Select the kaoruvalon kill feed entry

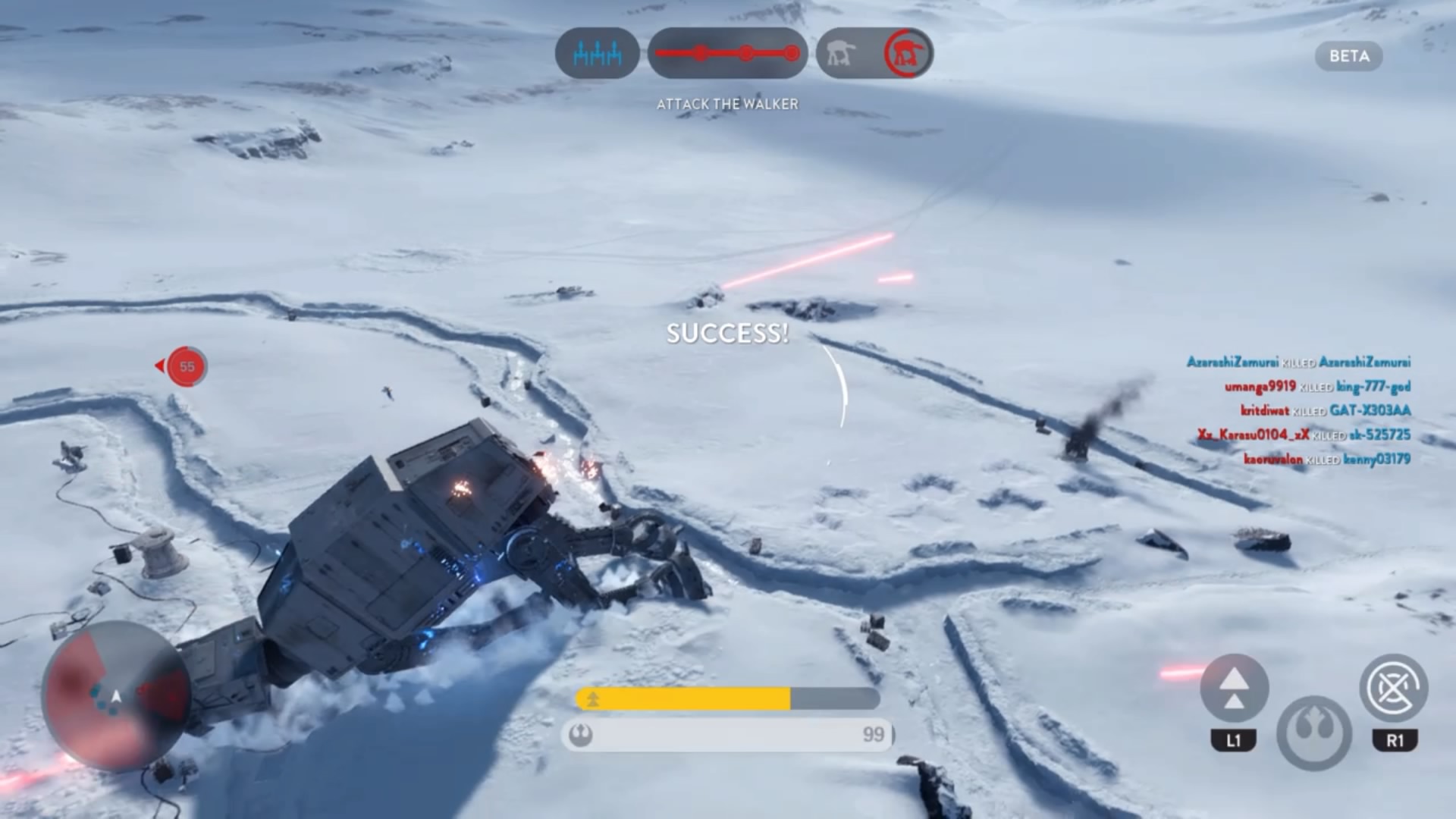pos(1326,460)
